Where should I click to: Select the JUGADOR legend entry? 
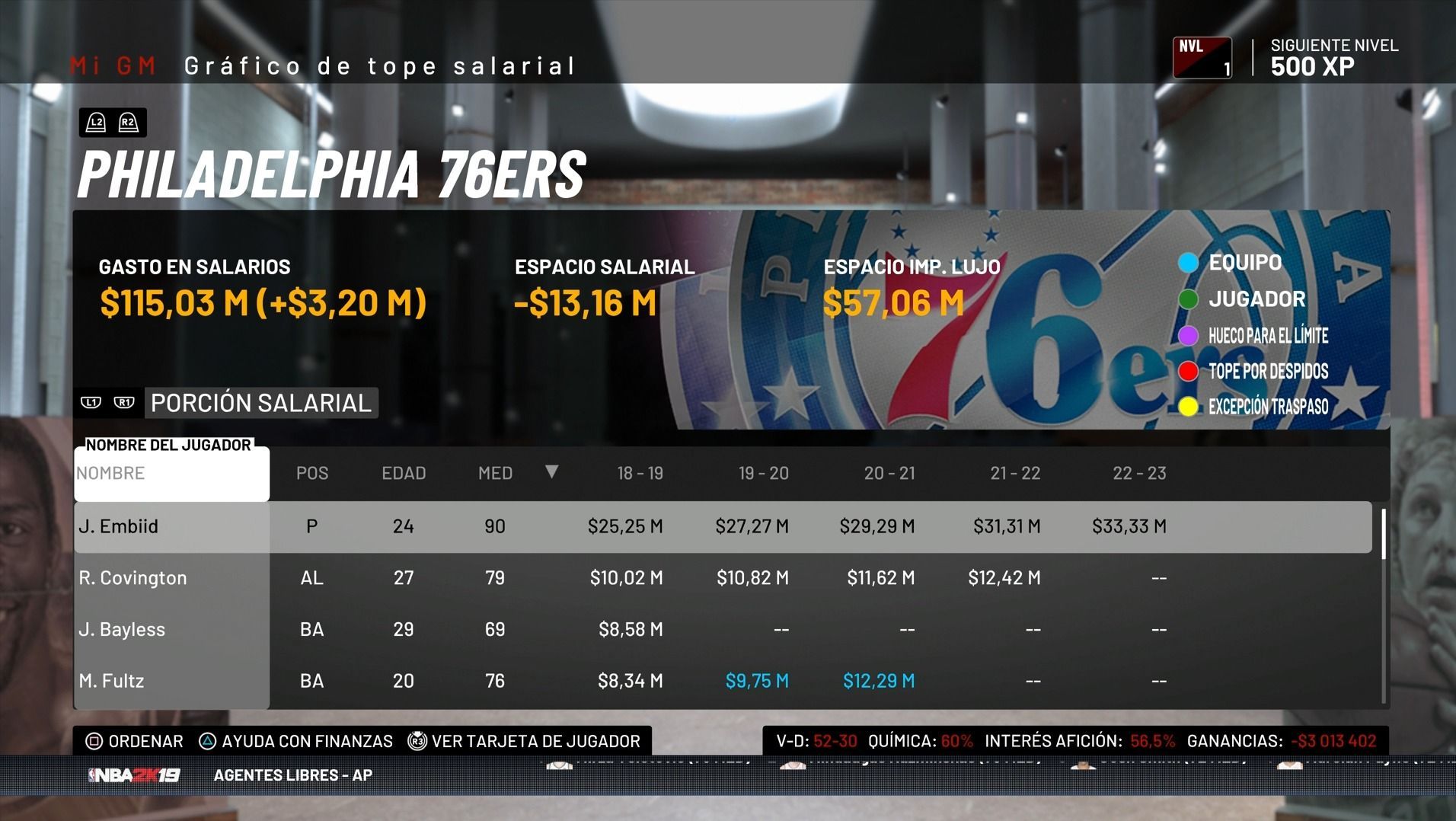[1256, 299]
